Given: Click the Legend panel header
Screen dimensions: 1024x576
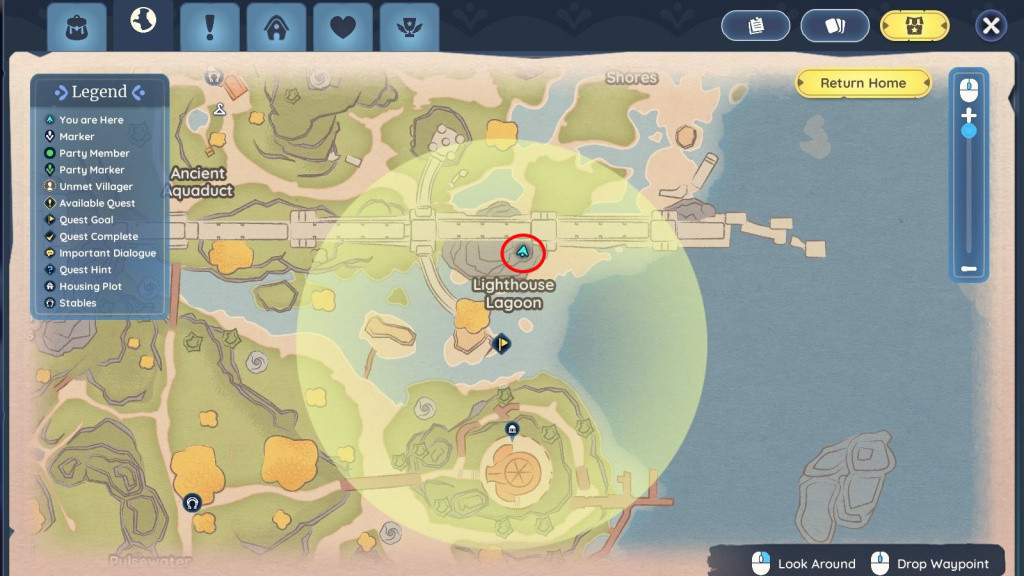Looking at the screenshot, I should [x=99, y=92].
